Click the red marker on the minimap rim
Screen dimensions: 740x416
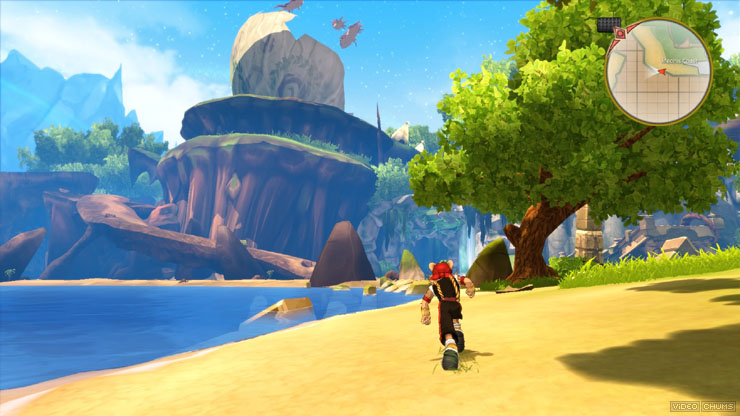tap(620, 34)
